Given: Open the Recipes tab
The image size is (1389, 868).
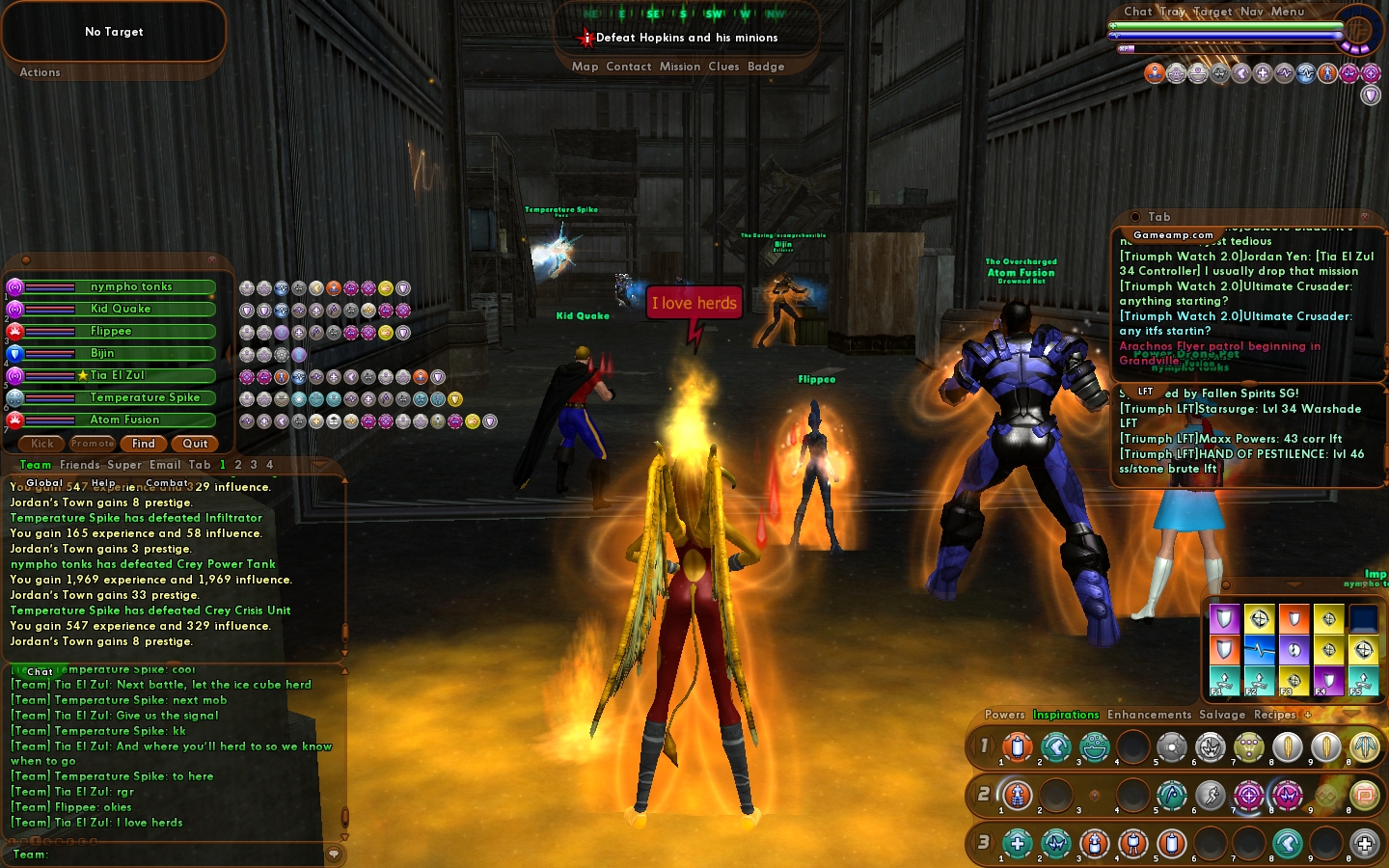Looking at the screenshot, I should [1274, 715].
